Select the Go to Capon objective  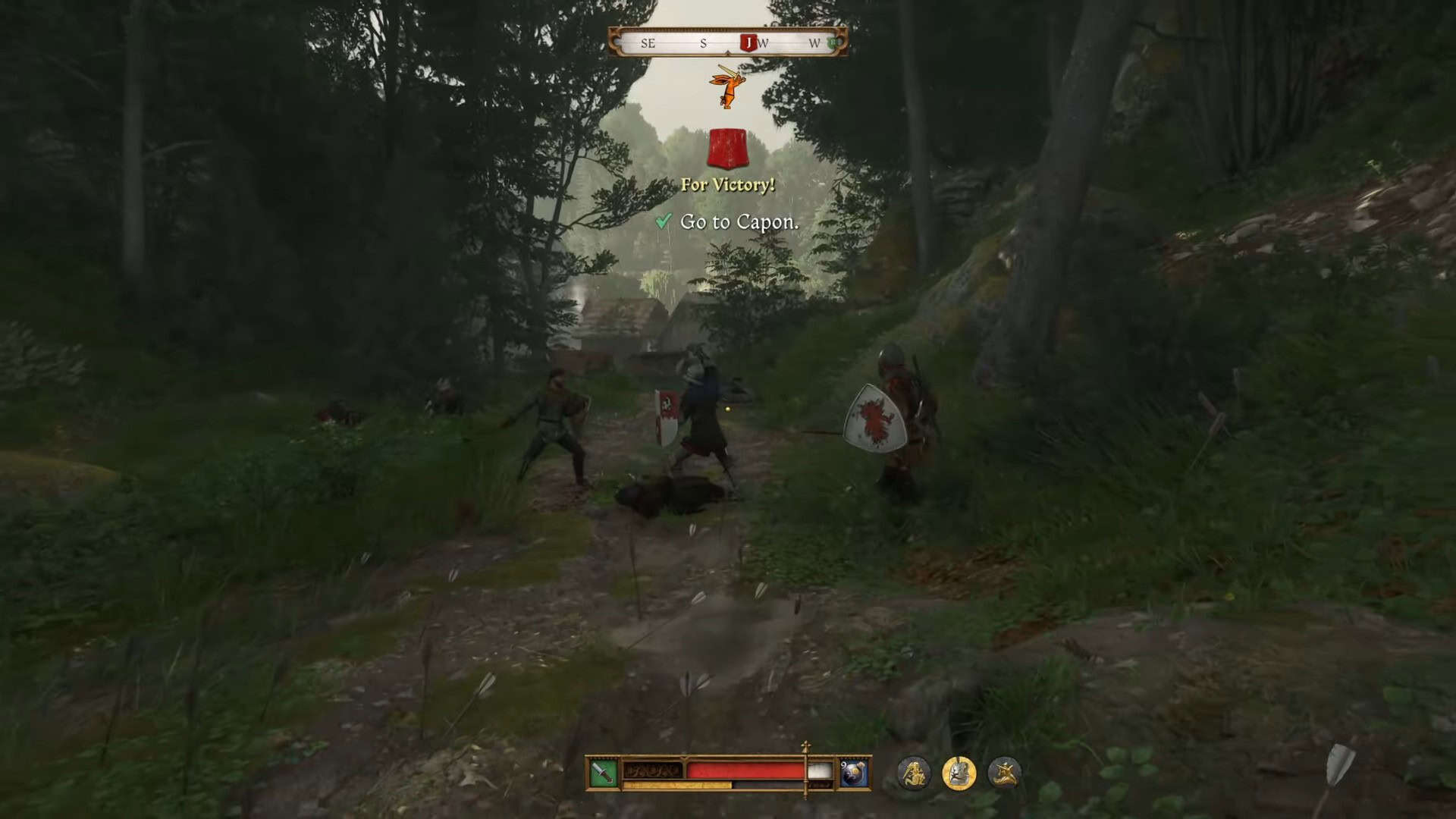click(739, 222)
